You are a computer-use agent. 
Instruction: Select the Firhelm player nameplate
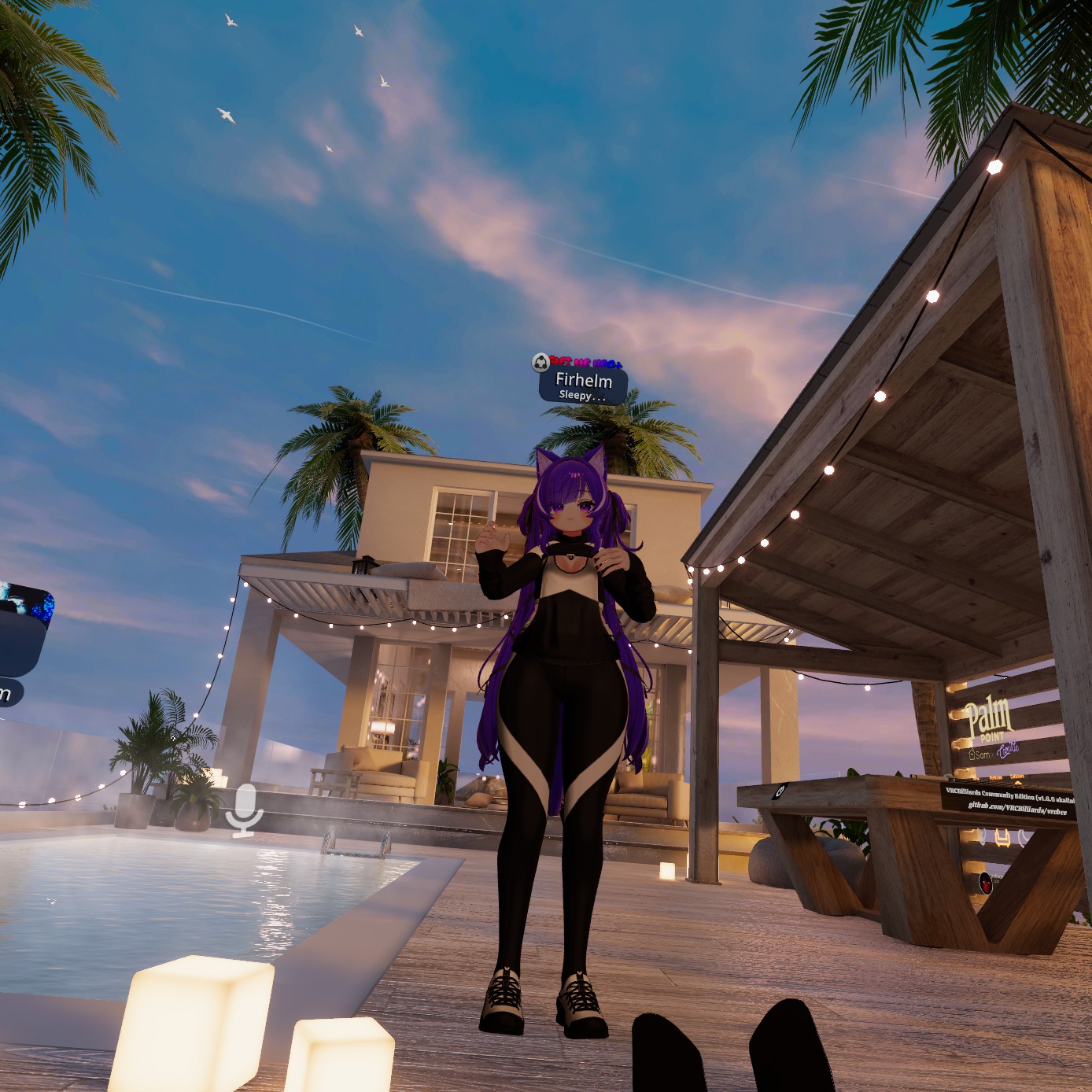pyautogui.click(x=583, y=385)
